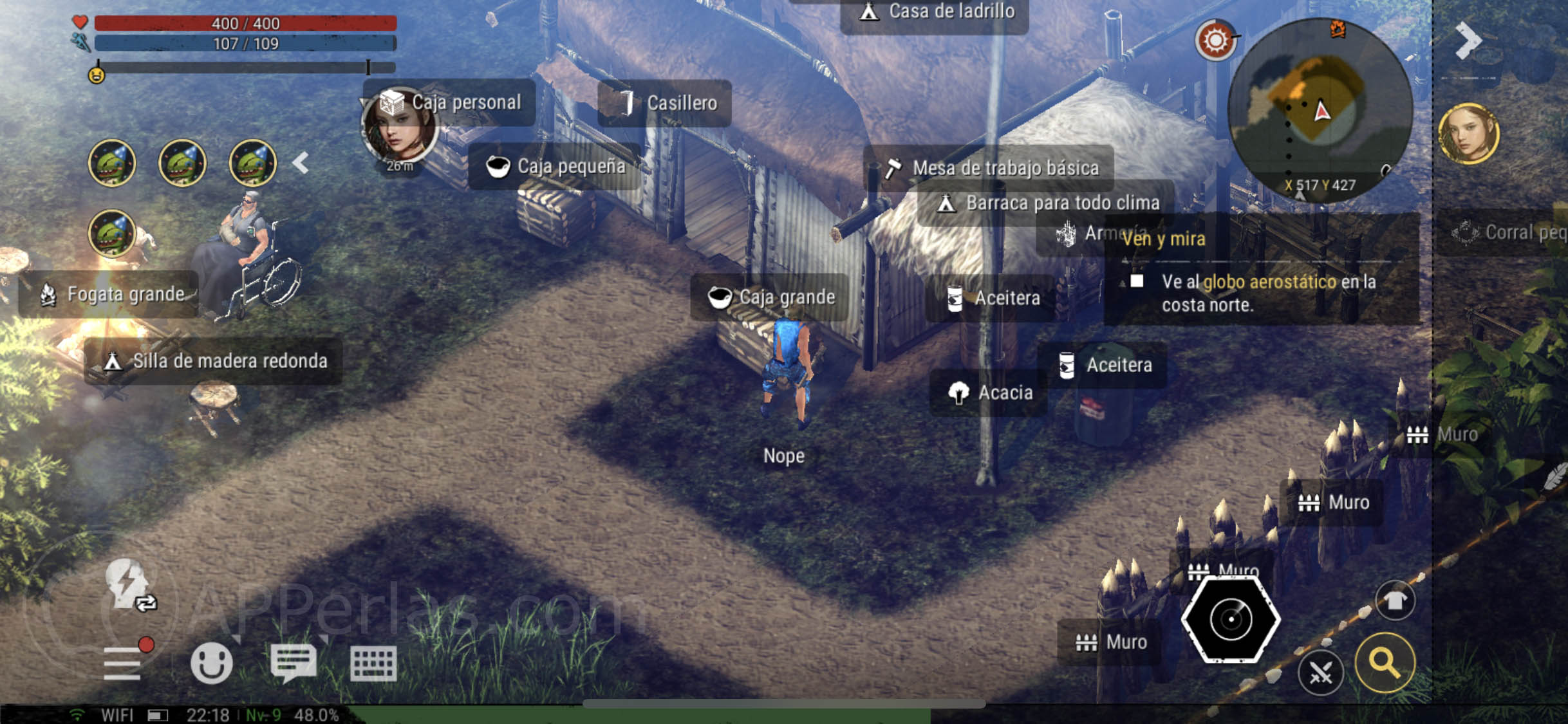
Task: Toggle the crossed swords combat button
Action: [x=1320, y=673]
